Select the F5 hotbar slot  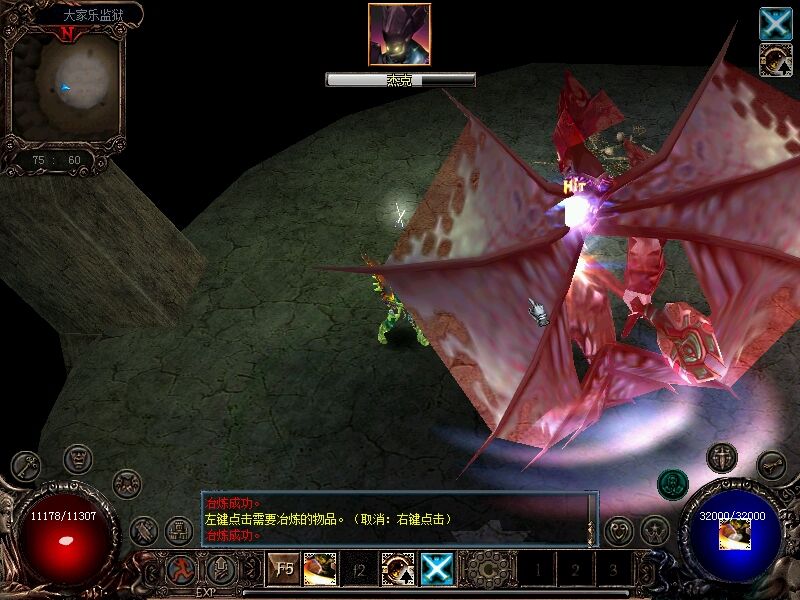(284, 570)
